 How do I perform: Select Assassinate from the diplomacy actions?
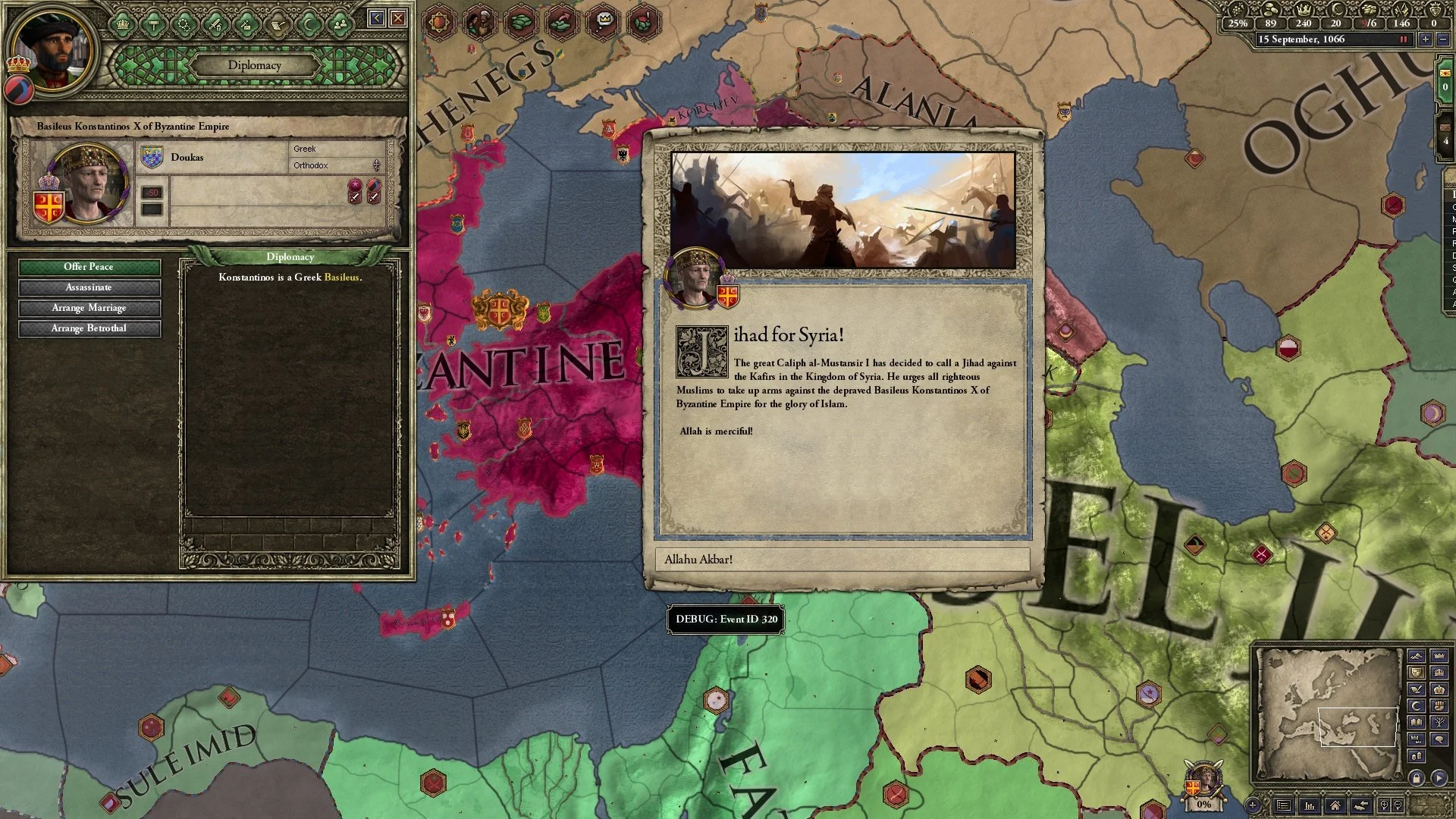[x=89, y=287]
